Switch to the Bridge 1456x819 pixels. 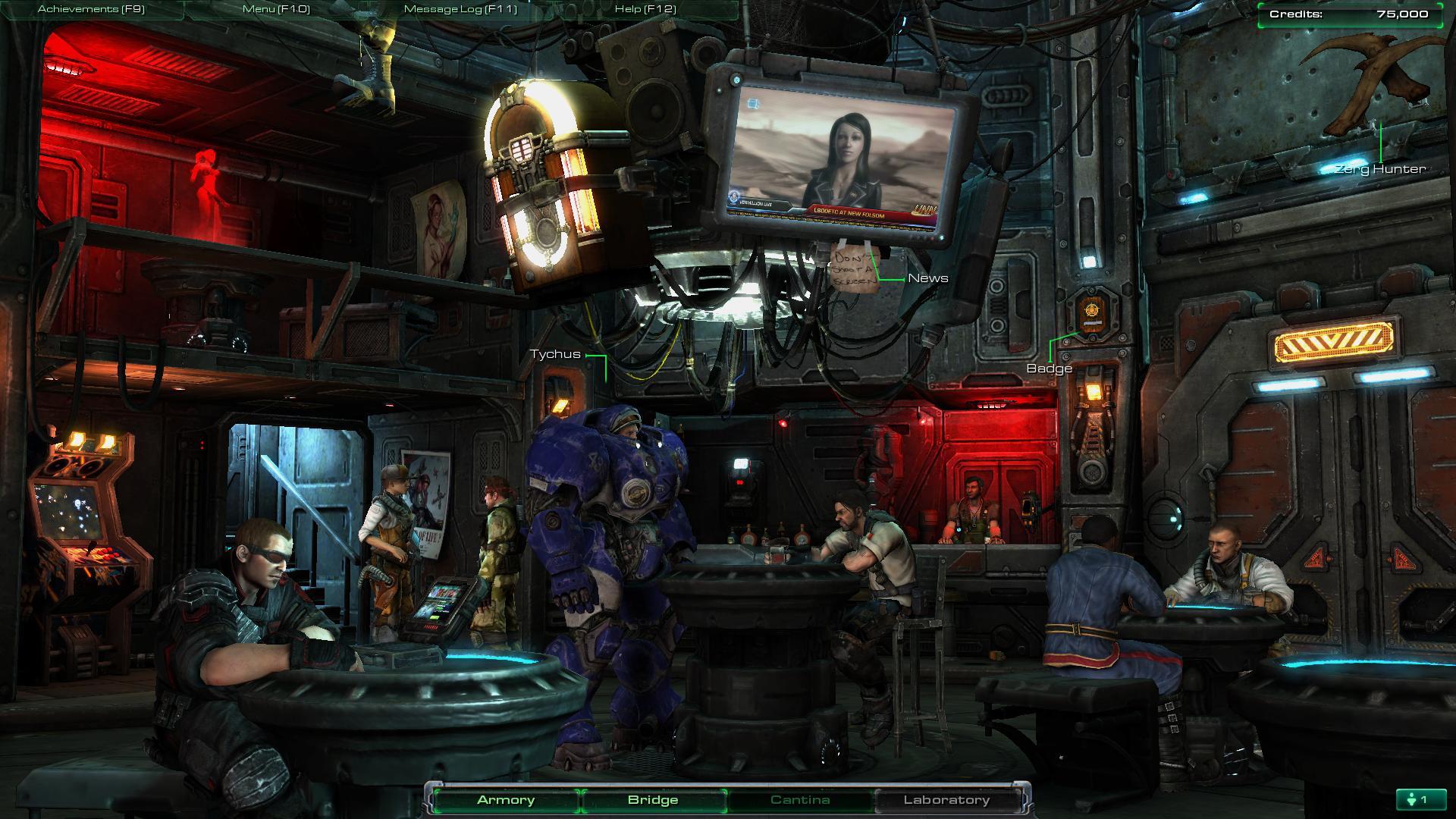(653, 800)
